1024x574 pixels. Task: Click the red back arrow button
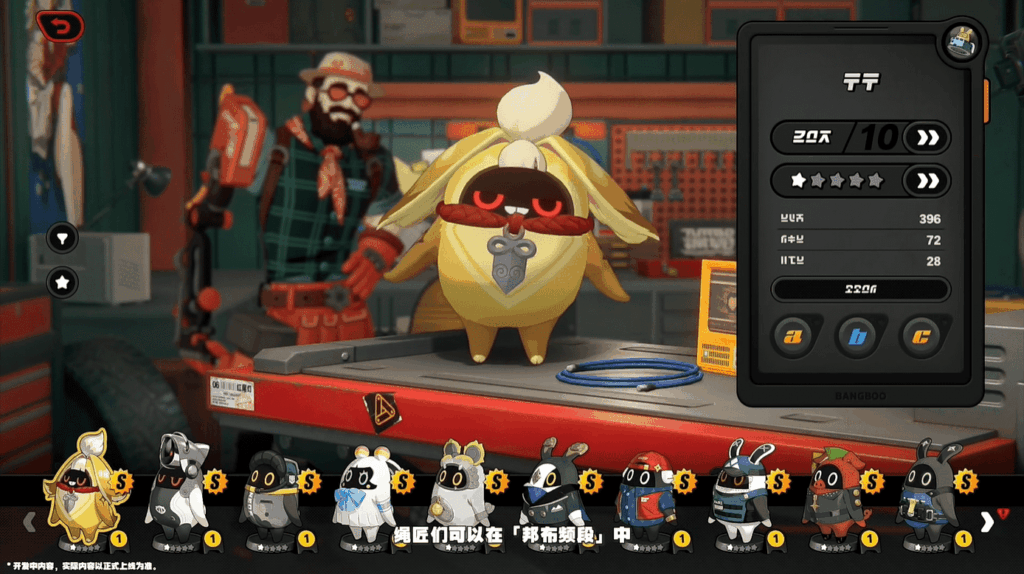tap(60, 26)
